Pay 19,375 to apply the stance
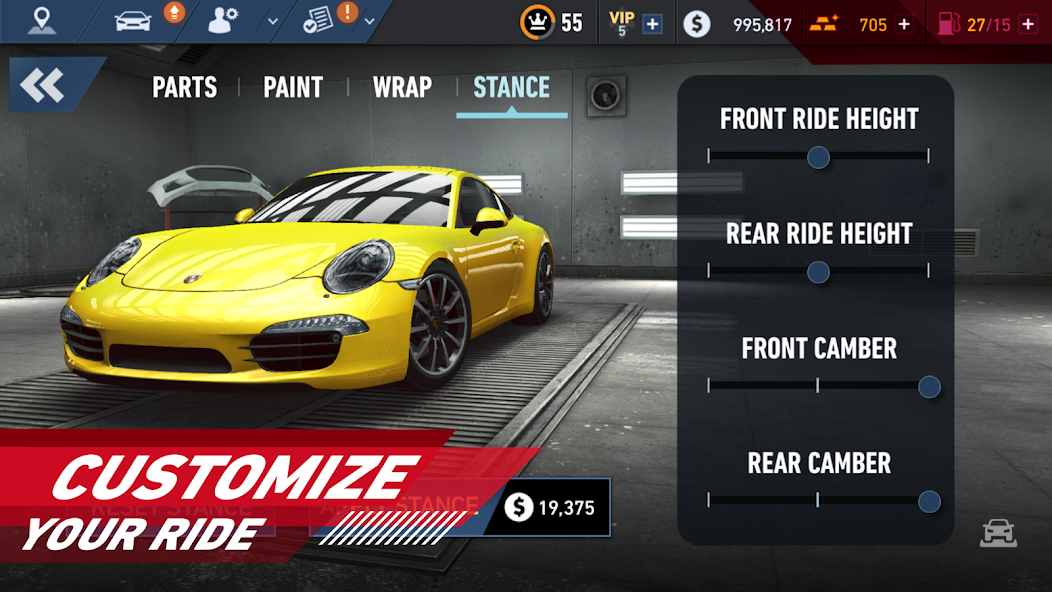 (x=548, y=508)
